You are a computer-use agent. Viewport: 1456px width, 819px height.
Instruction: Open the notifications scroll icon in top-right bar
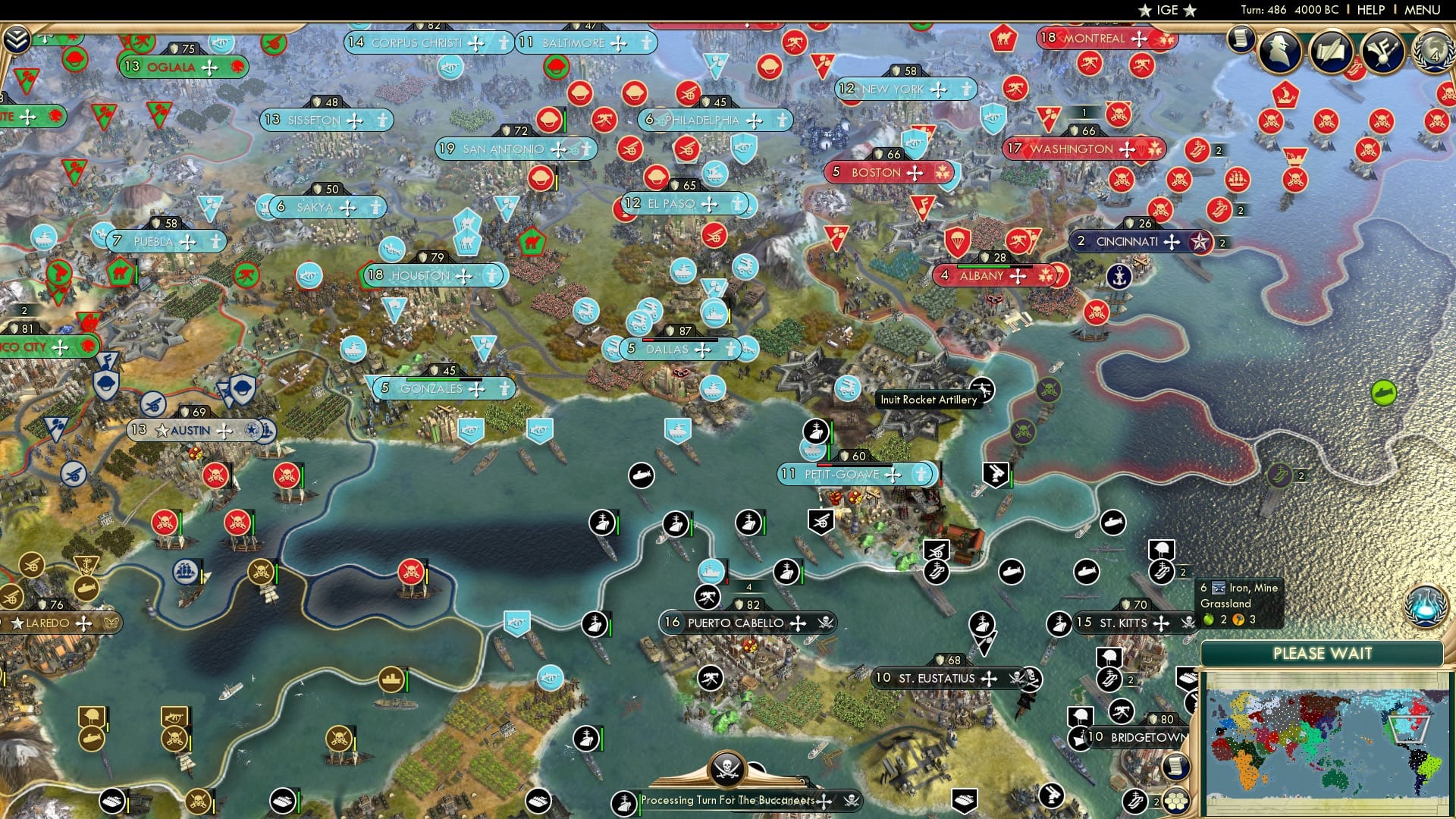click(x=1241, y=38)
